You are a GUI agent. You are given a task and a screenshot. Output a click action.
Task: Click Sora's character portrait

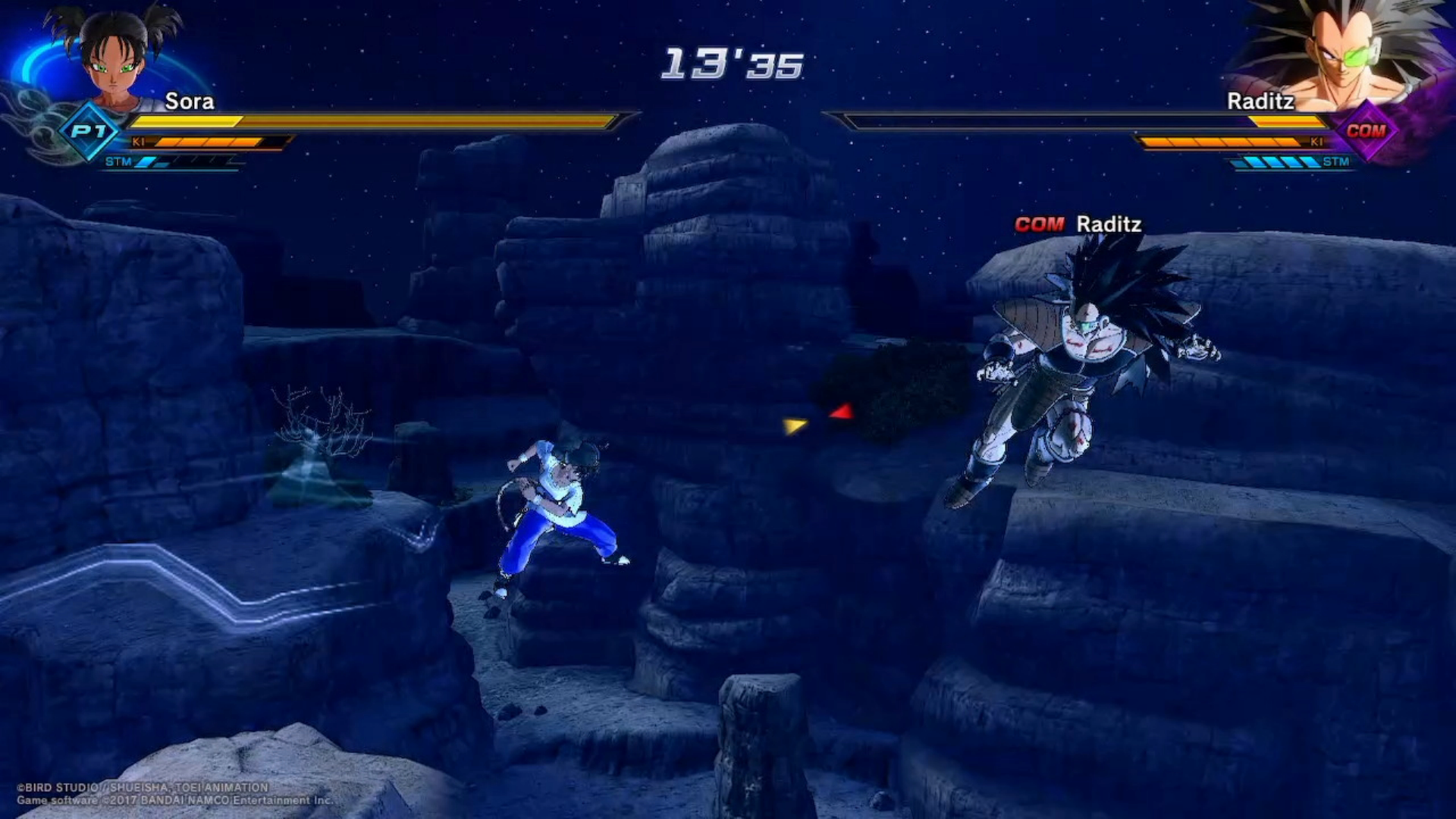point(115,57)
